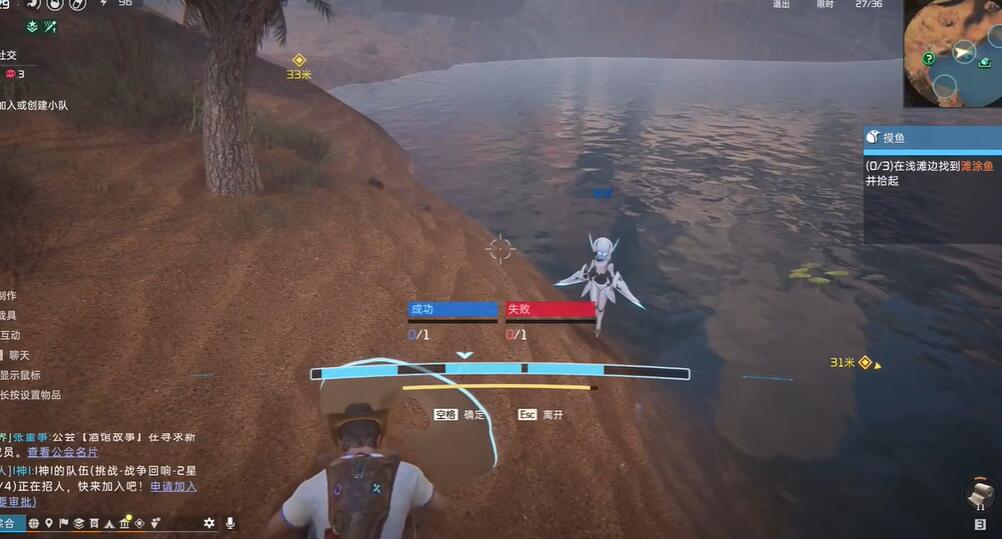Click the green question mark minimap marker
The width and height of the screenshot is (1002, 539).
coord(929,60)
